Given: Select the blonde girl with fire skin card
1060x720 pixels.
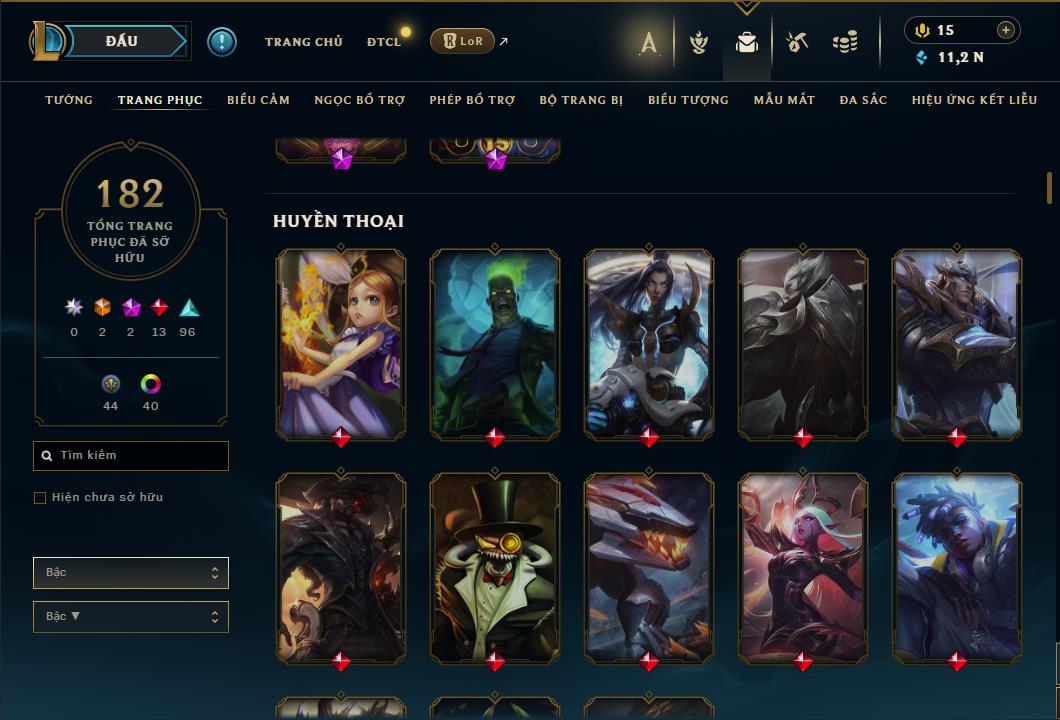Looking at the screenshot, I should pos(341,343).
